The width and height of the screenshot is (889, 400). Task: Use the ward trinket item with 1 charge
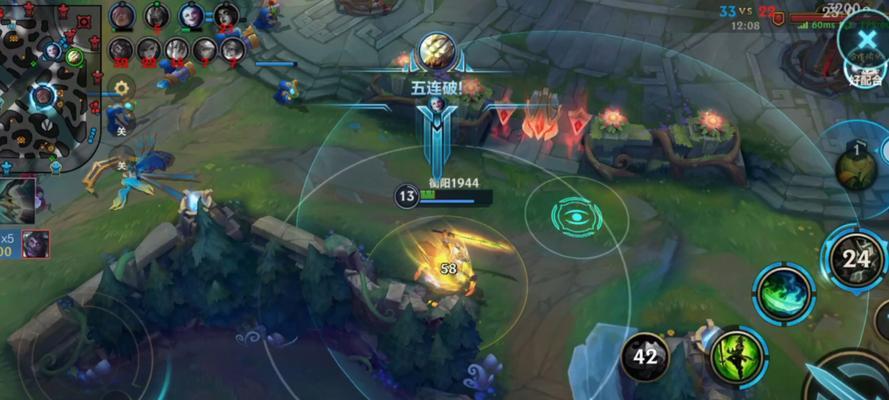coord(857,165)
